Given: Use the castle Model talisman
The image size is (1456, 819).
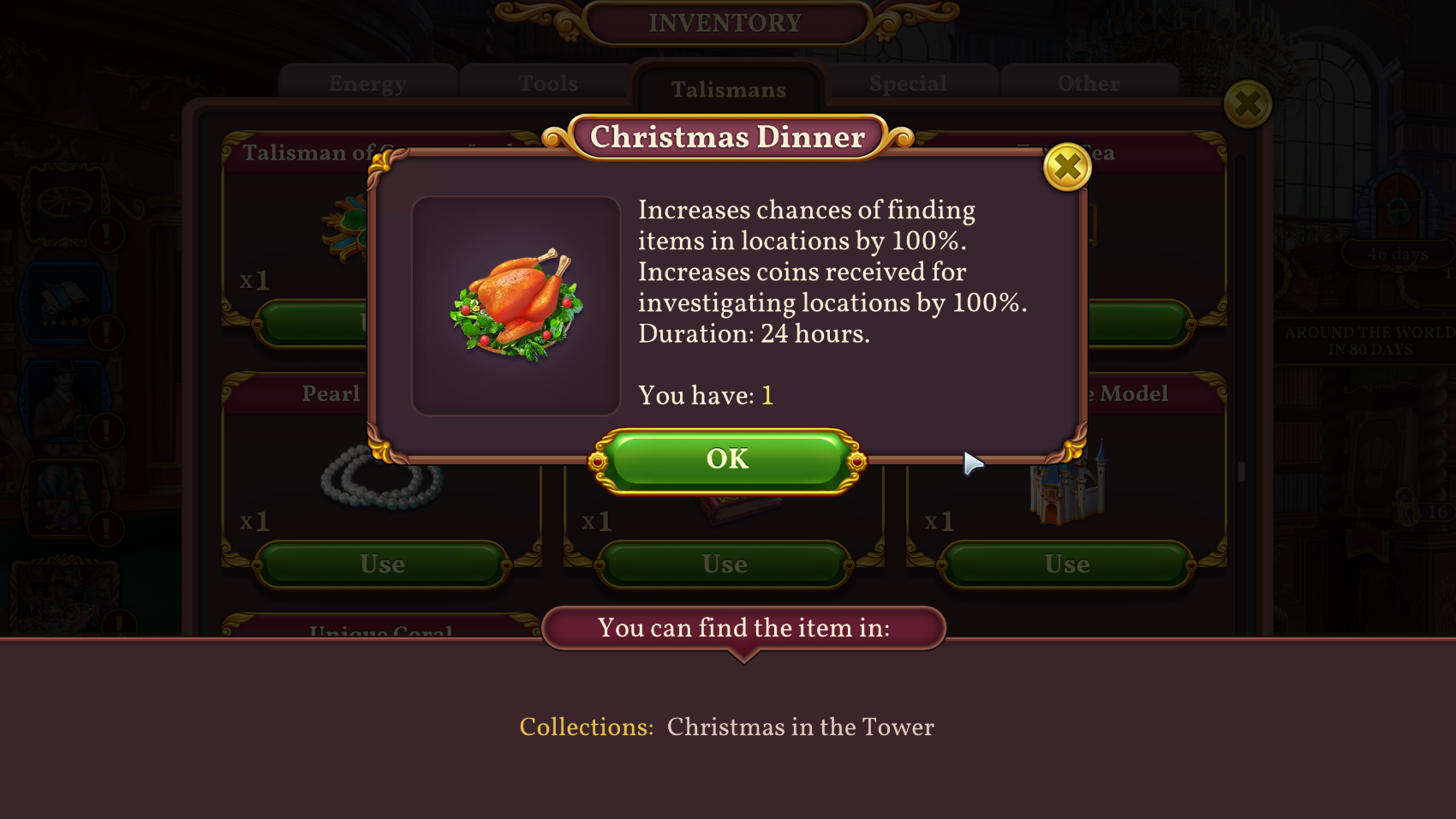Looking at the screenshot, I should tap(1066, 565).
